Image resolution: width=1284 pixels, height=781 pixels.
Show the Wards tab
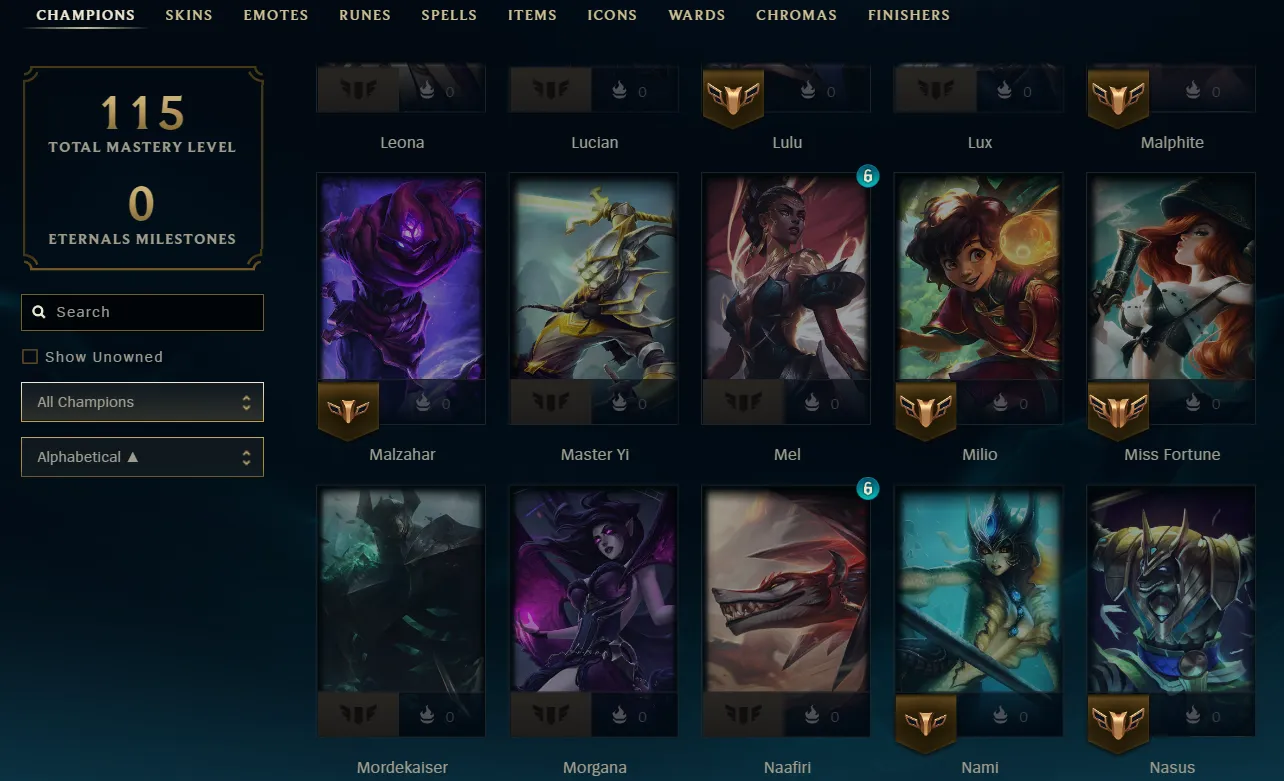(x=697, y=15)
